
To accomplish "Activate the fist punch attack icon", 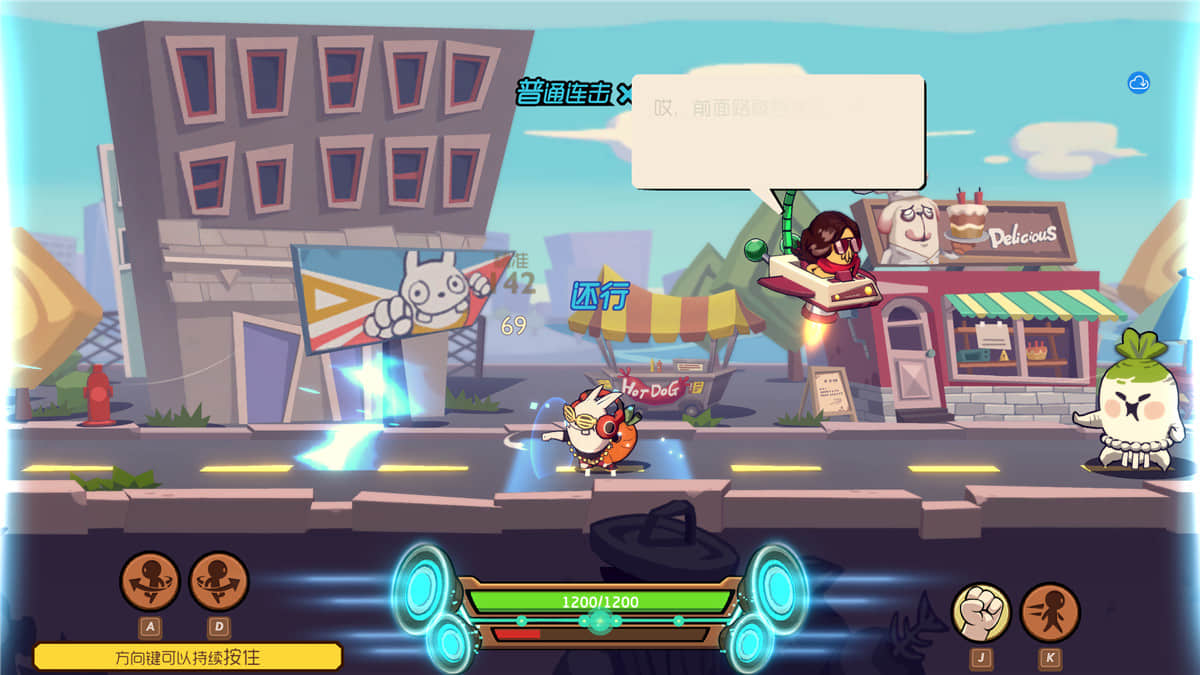I will coord(980,612).
